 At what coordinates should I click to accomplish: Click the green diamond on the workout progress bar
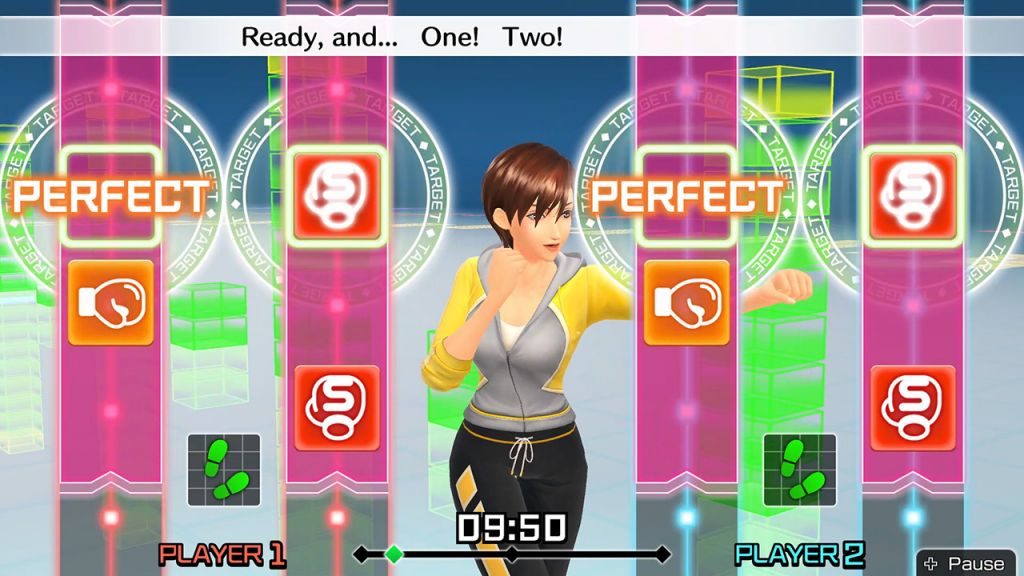[394, 553]
